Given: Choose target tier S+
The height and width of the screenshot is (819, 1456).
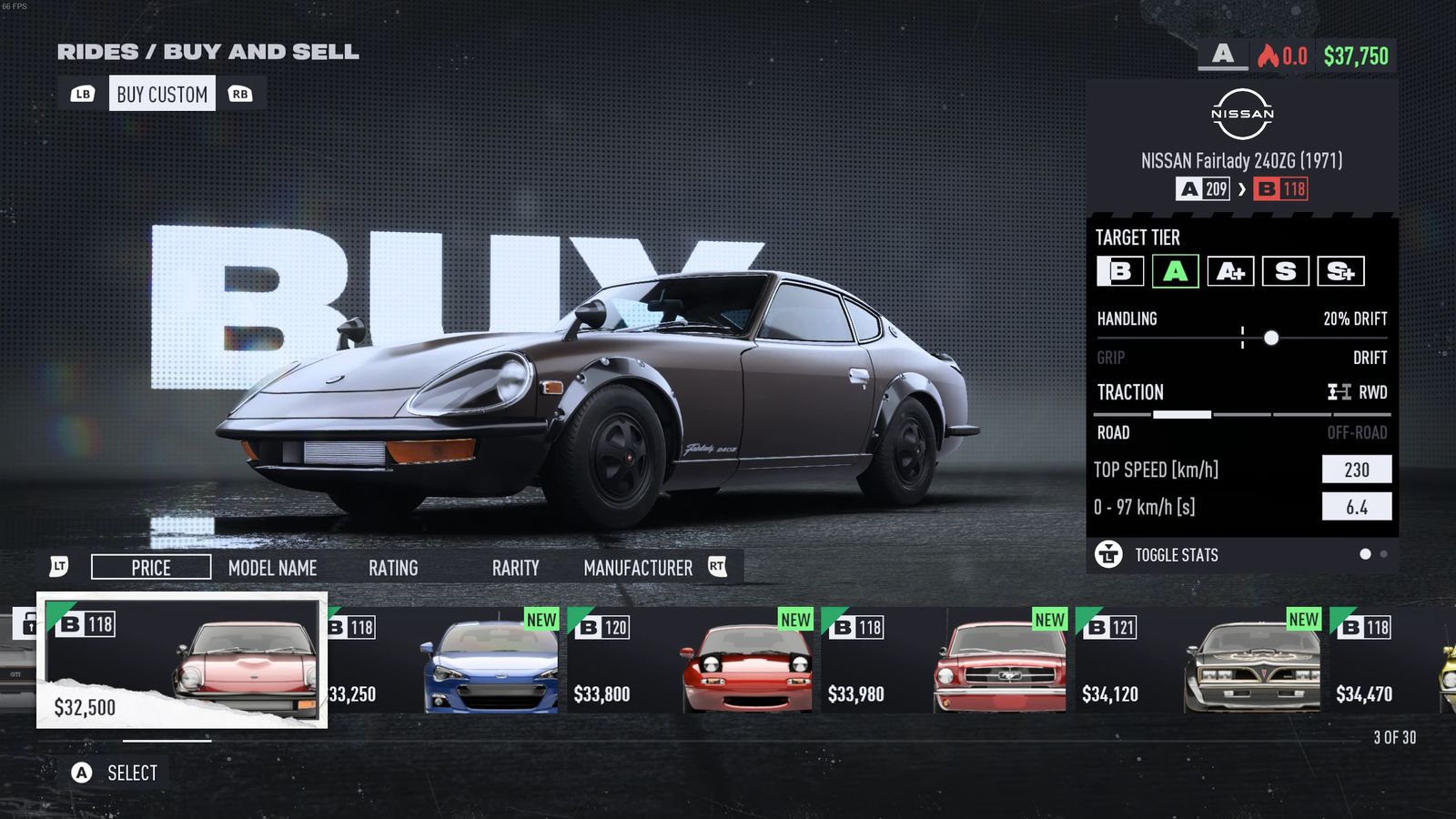Looking at the screenshot, I should click(x=1340, y=271).
